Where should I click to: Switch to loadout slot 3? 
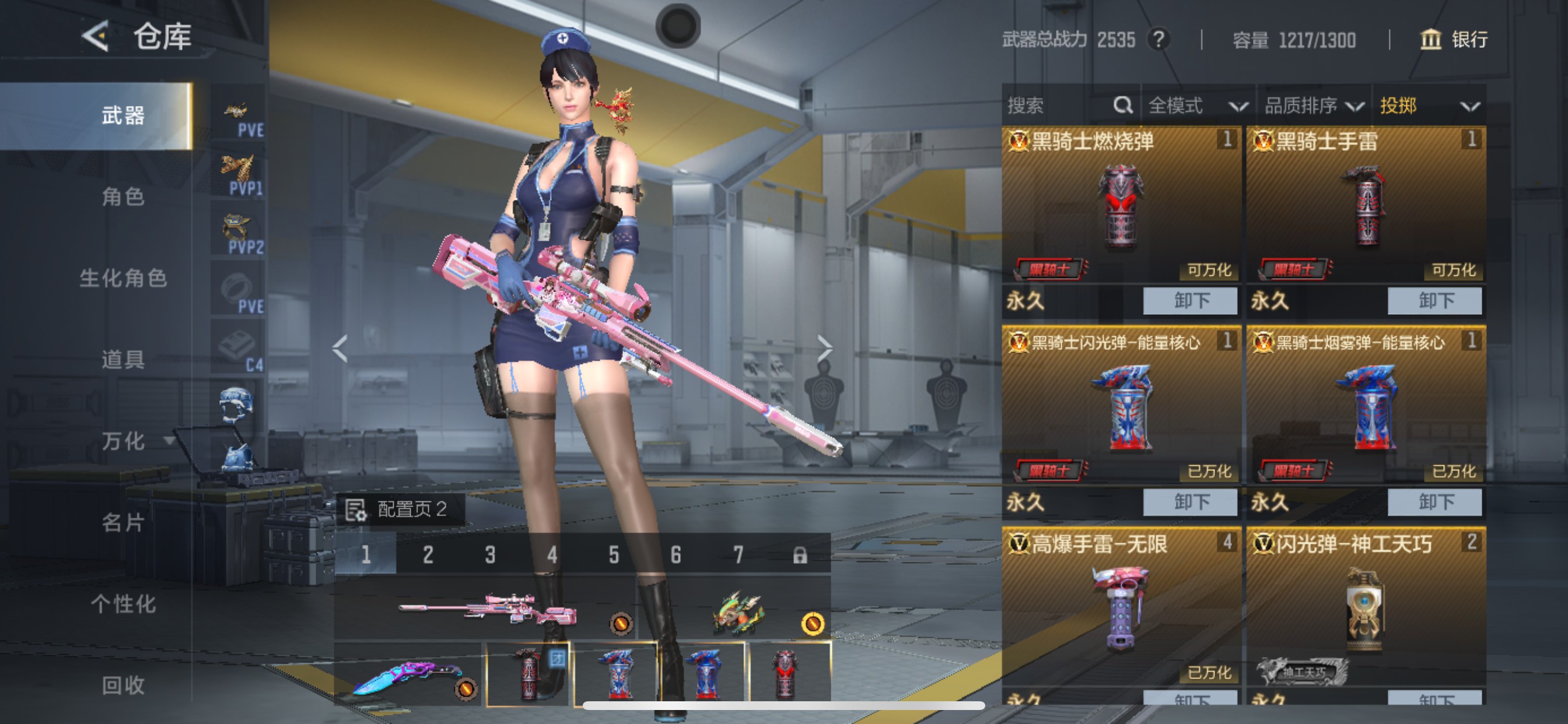tap(490, 555)
